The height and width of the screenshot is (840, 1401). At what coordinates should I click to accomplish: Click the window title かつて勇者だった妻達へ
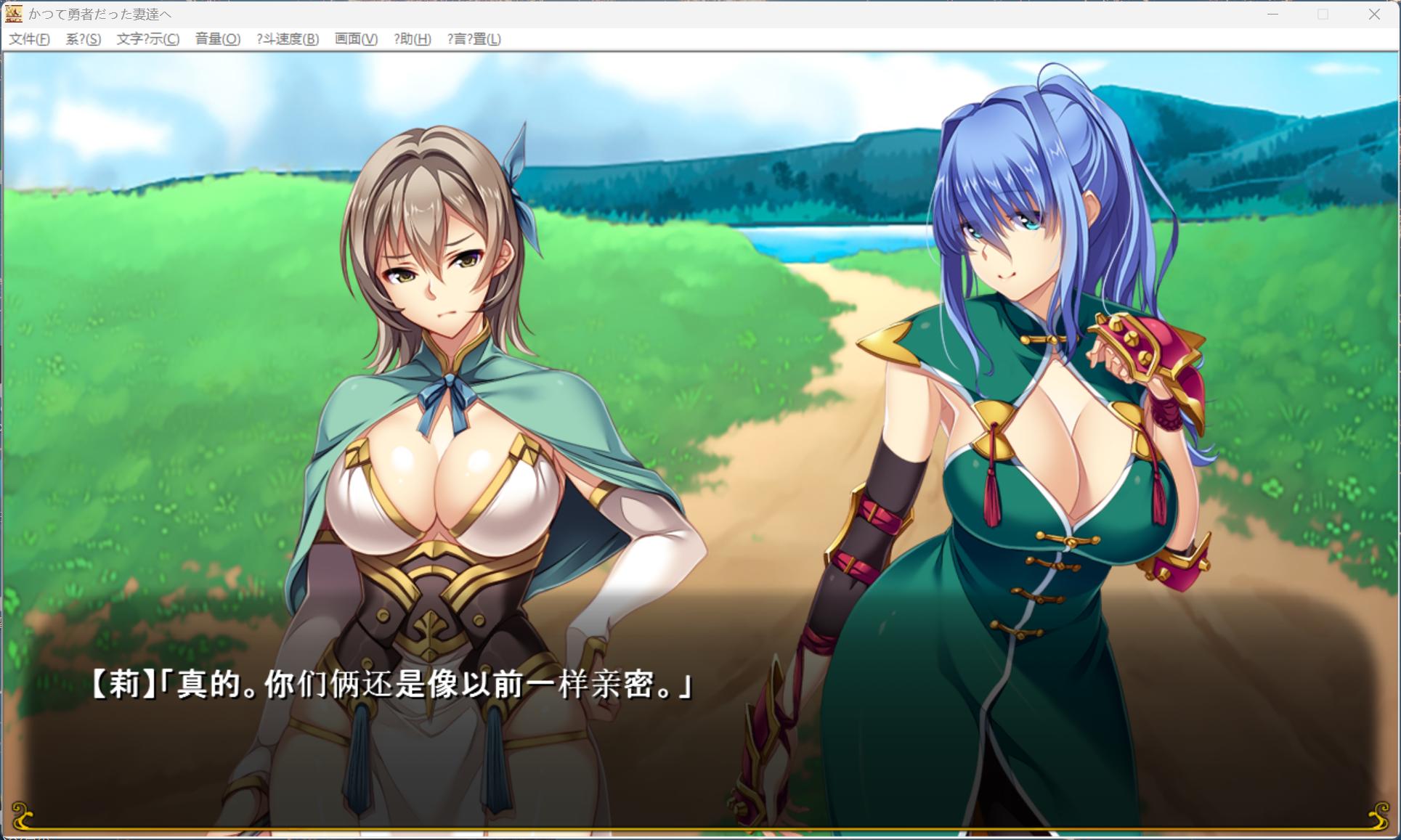(101, 13)
